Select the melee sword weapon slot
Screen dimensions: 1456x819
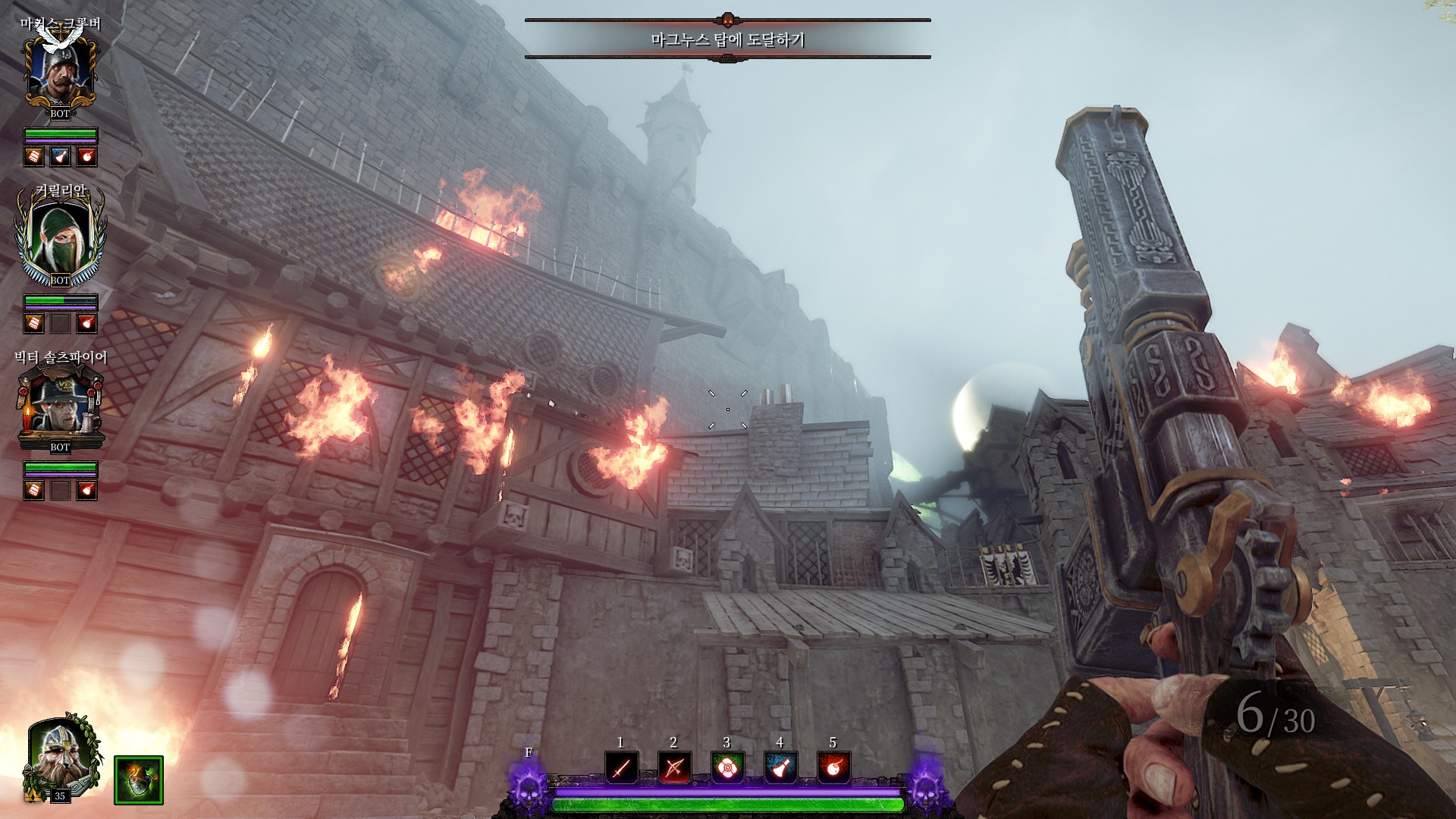621,768
